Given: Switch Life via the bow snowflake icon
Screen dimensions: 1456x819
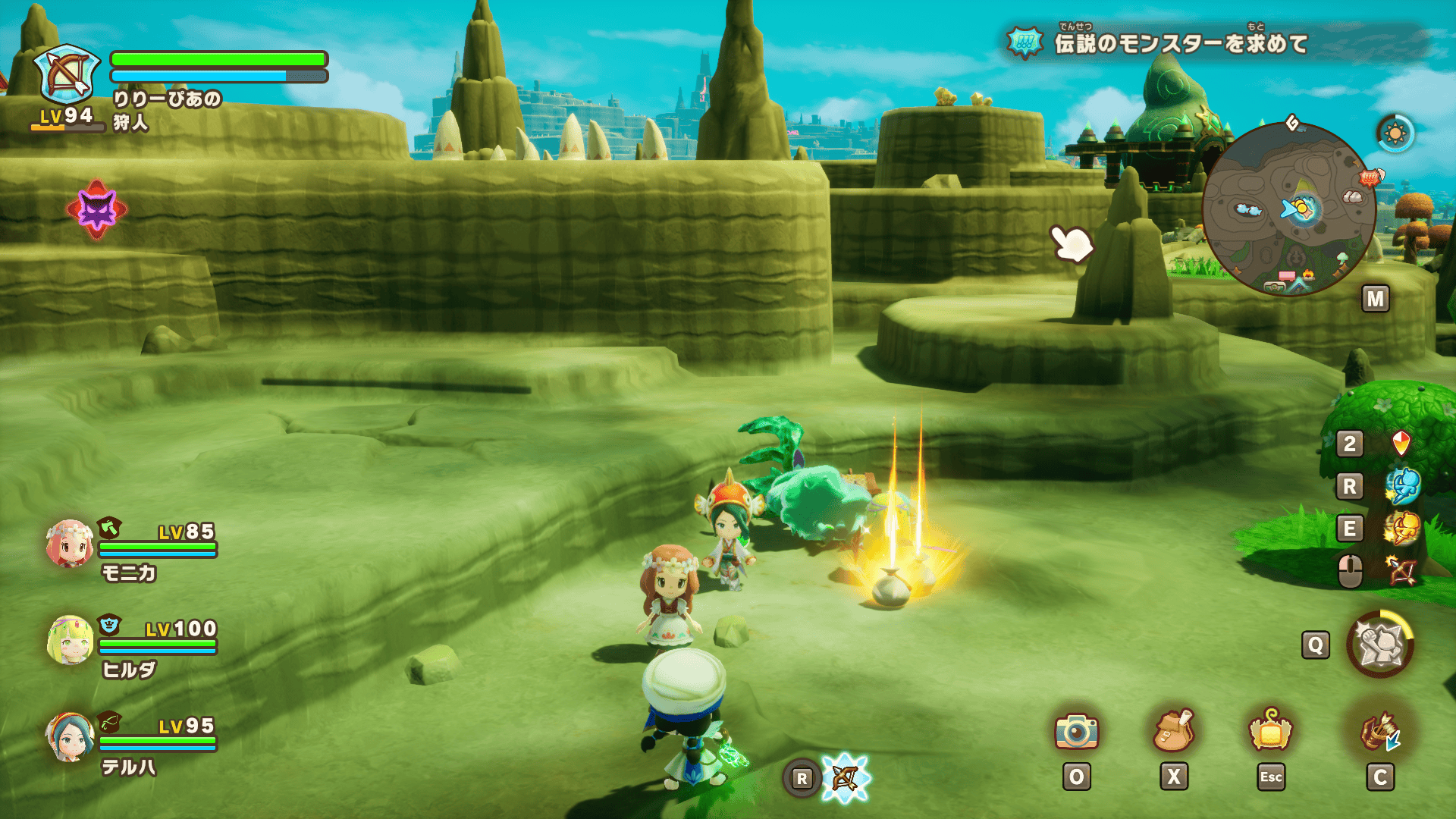Looking at the screenshot, I should point(845,778).
